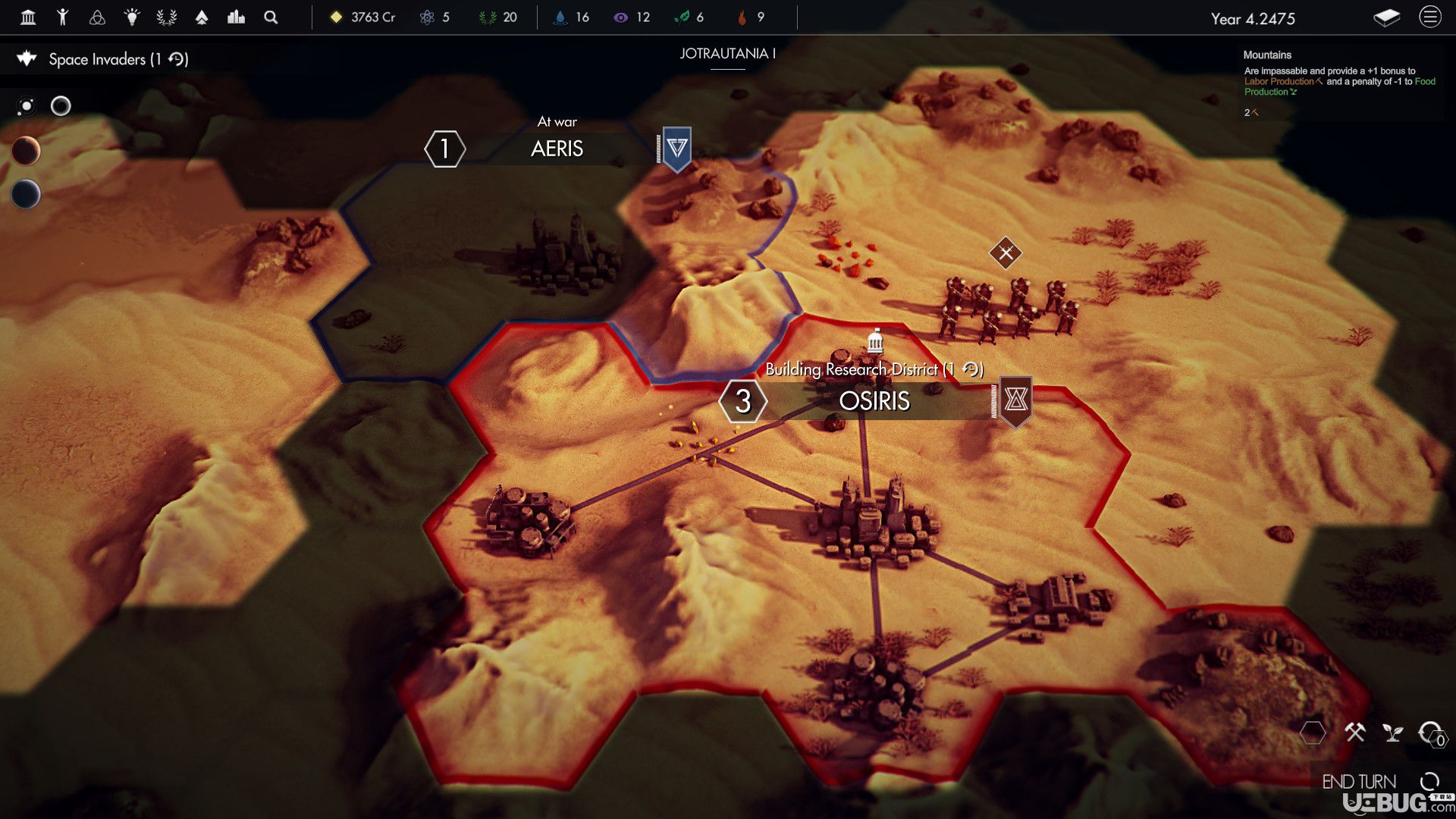Click the three interlocked rings icon

97,17
